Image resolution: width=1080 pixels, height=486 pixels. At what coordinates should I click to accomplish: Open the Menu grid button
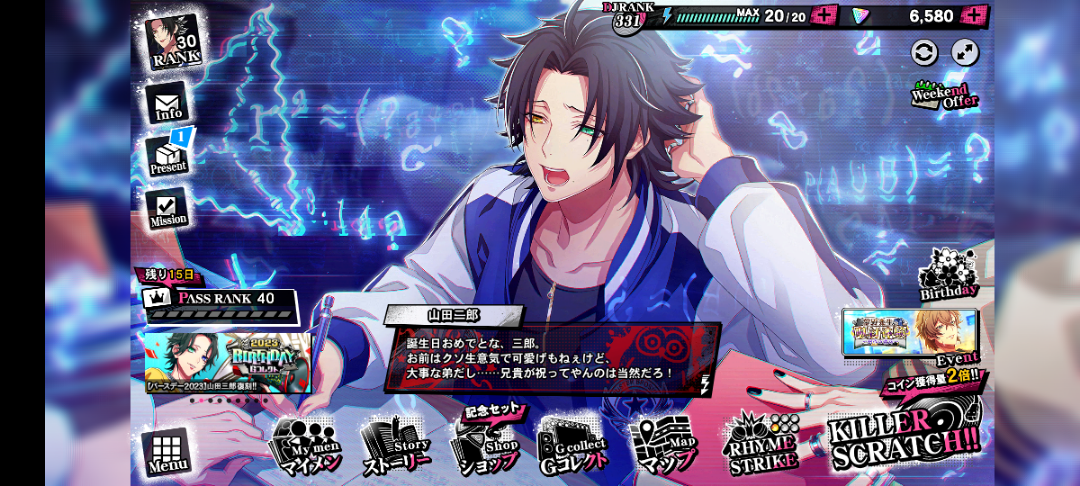165,454
